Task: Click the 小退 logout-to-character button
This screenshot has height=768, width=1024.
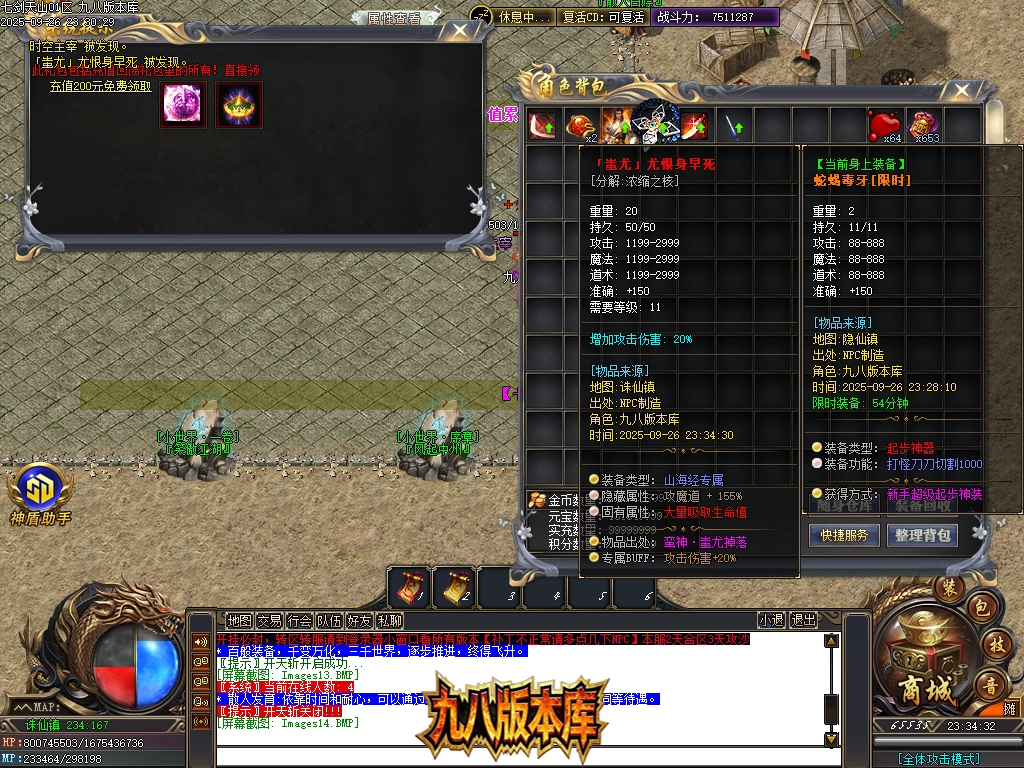Action: tap(771, 621)
